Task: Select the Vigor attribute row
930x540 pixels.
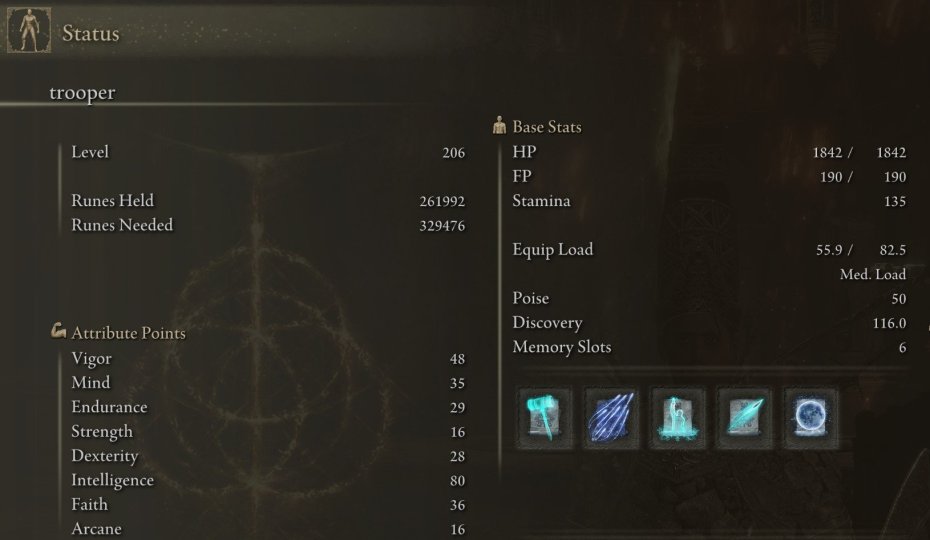Action: 267,358
